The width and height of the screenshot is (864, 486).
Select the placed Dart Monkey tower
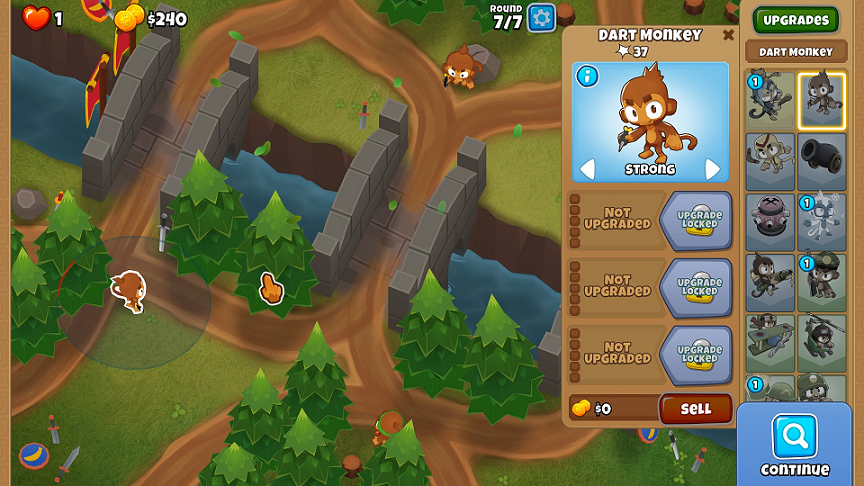click(x=128, y=291)
